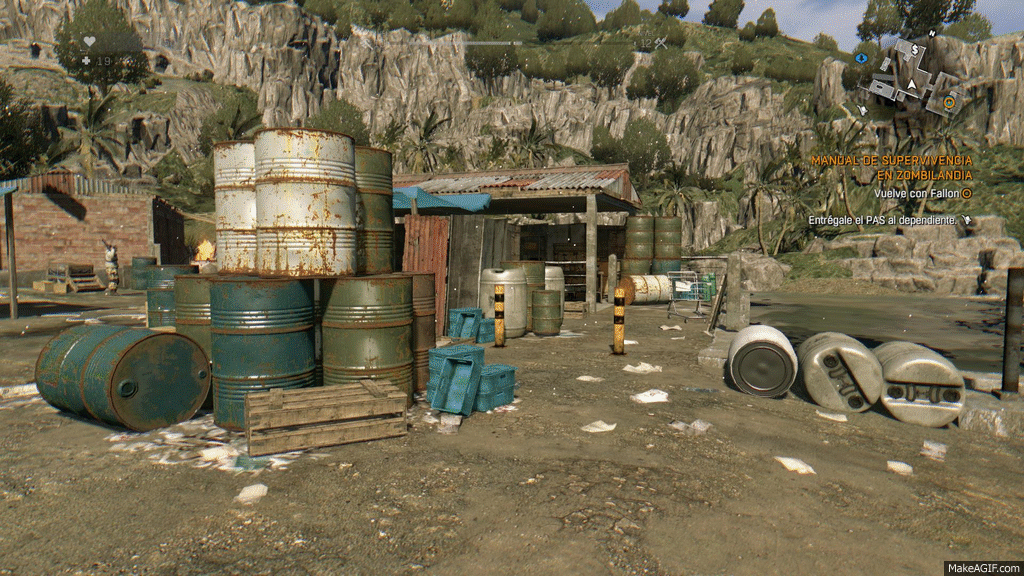Click the orange quest objective marker on minimap
The height and width of the screenshot is (576, 1024).
[949, 102]
